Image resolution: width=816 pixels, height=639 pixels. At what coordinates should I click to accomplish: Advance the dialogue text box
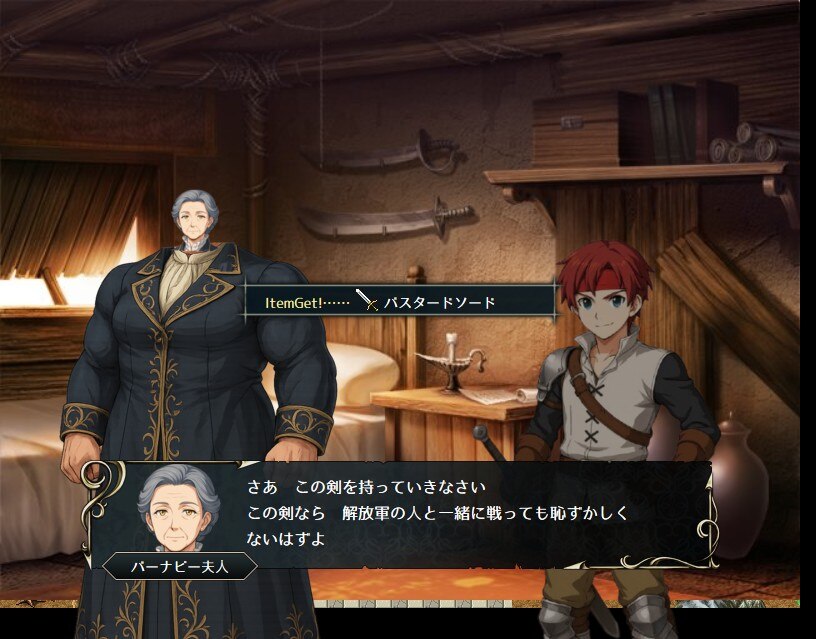(450, 514)
